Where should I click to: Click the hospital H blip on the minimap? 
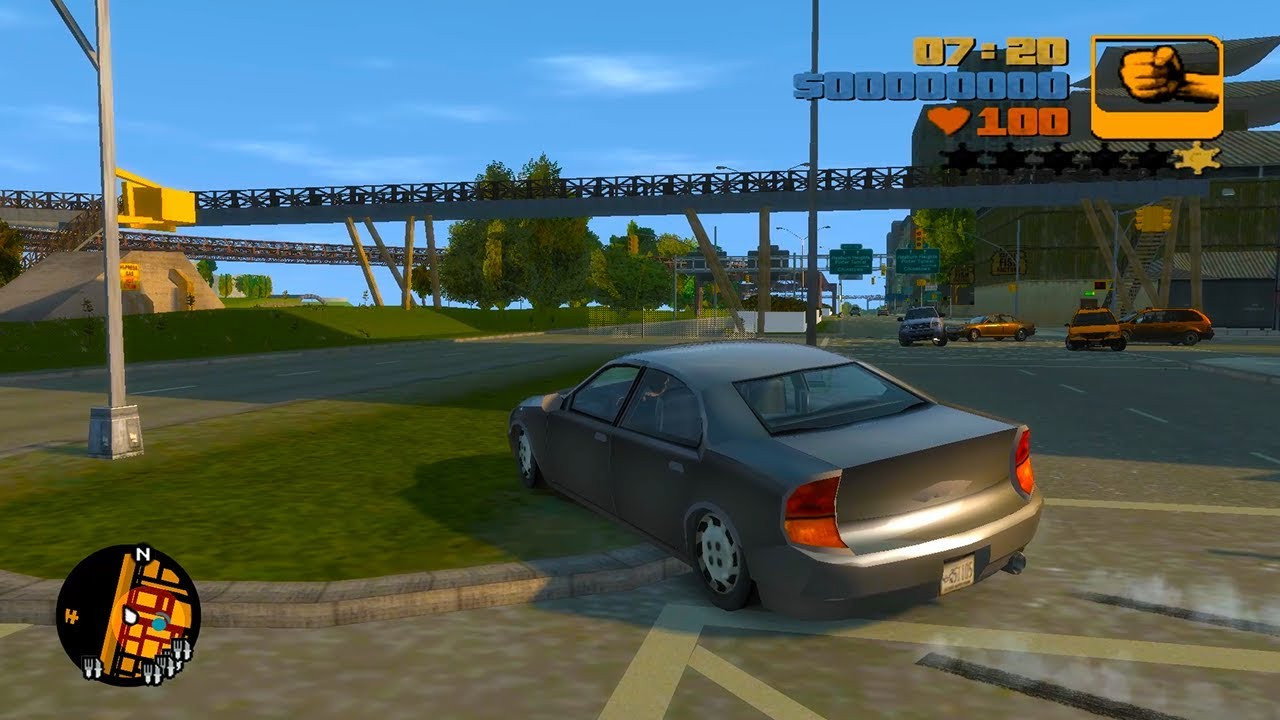coord(71,615)
